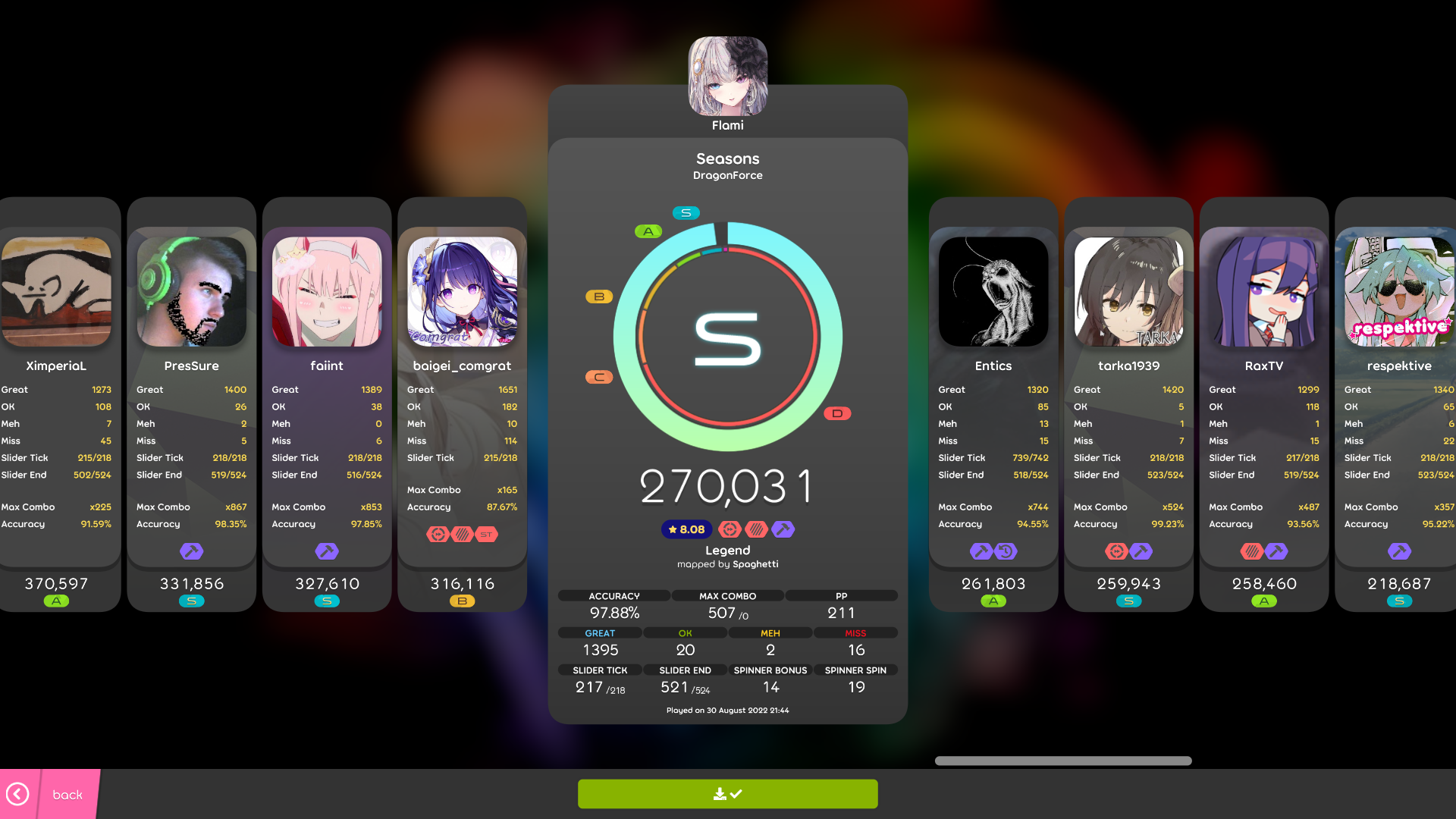Select the Double Time mod icon on Flami's panel

click(x=731, y=529)
